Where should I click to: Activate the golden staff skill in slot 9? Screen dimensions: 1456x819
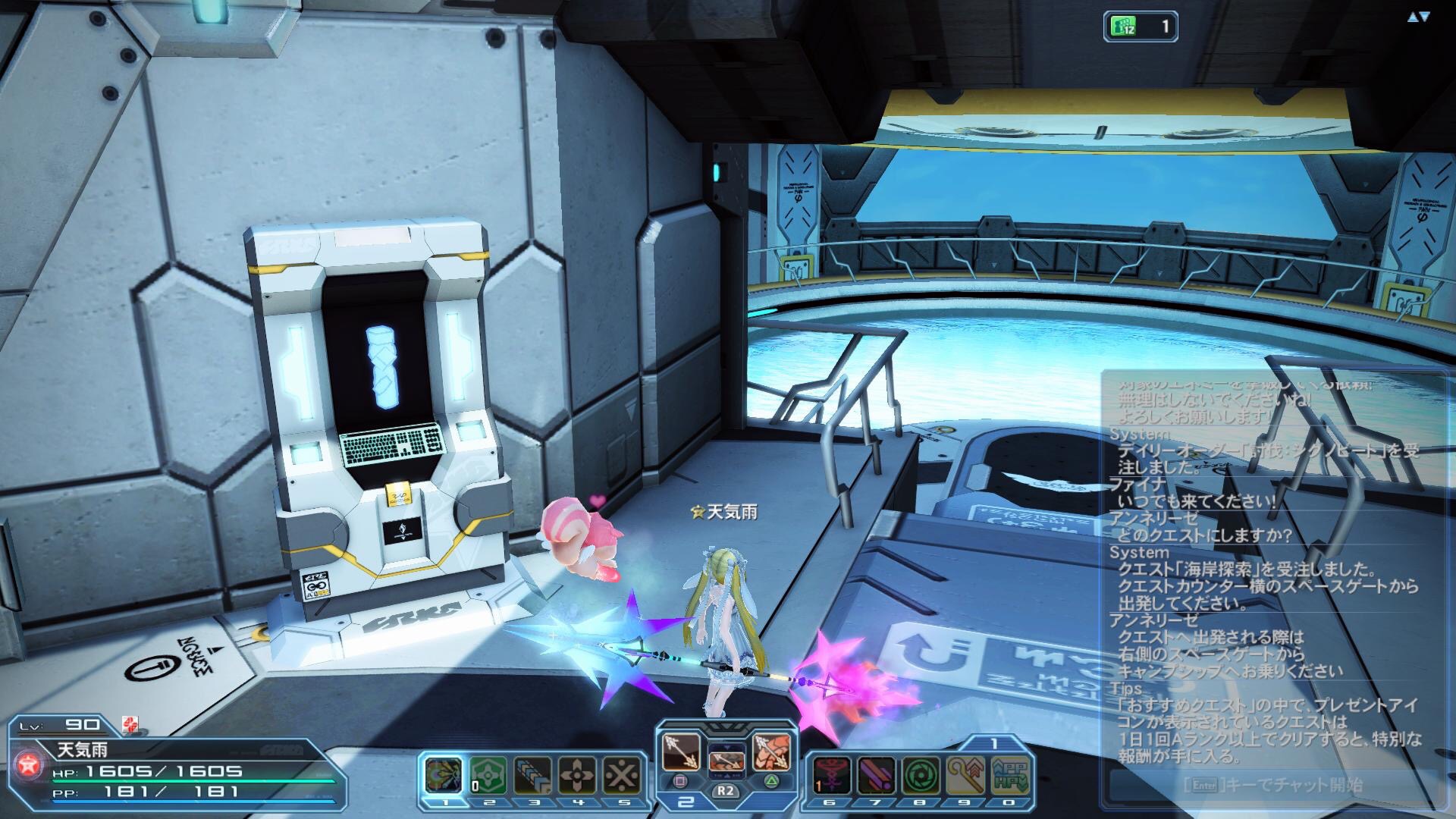tap(966, 774)
